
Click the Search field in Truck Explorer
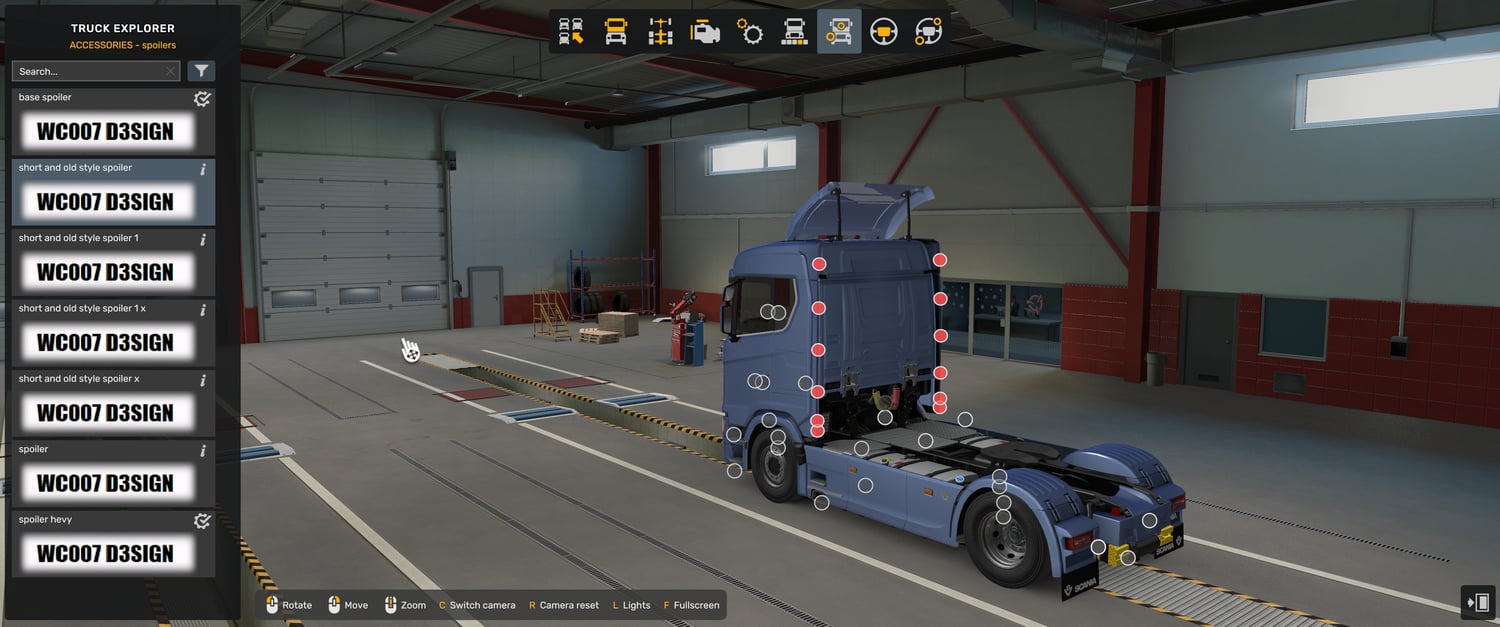click(x=88, y=72)
